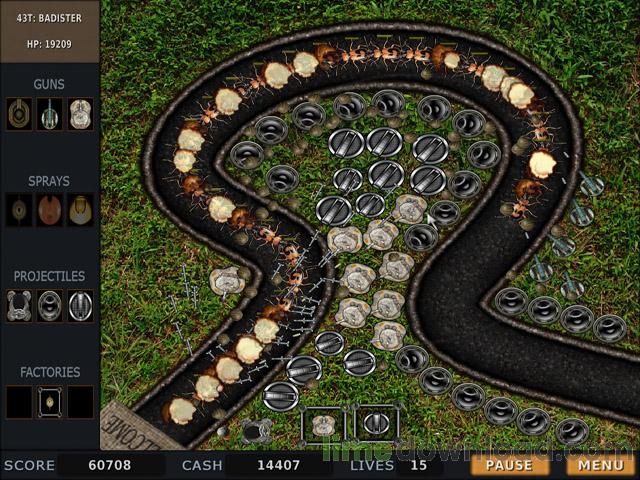
Task: Select the first gun tower in Guns
Action: (x=19, y=113)
